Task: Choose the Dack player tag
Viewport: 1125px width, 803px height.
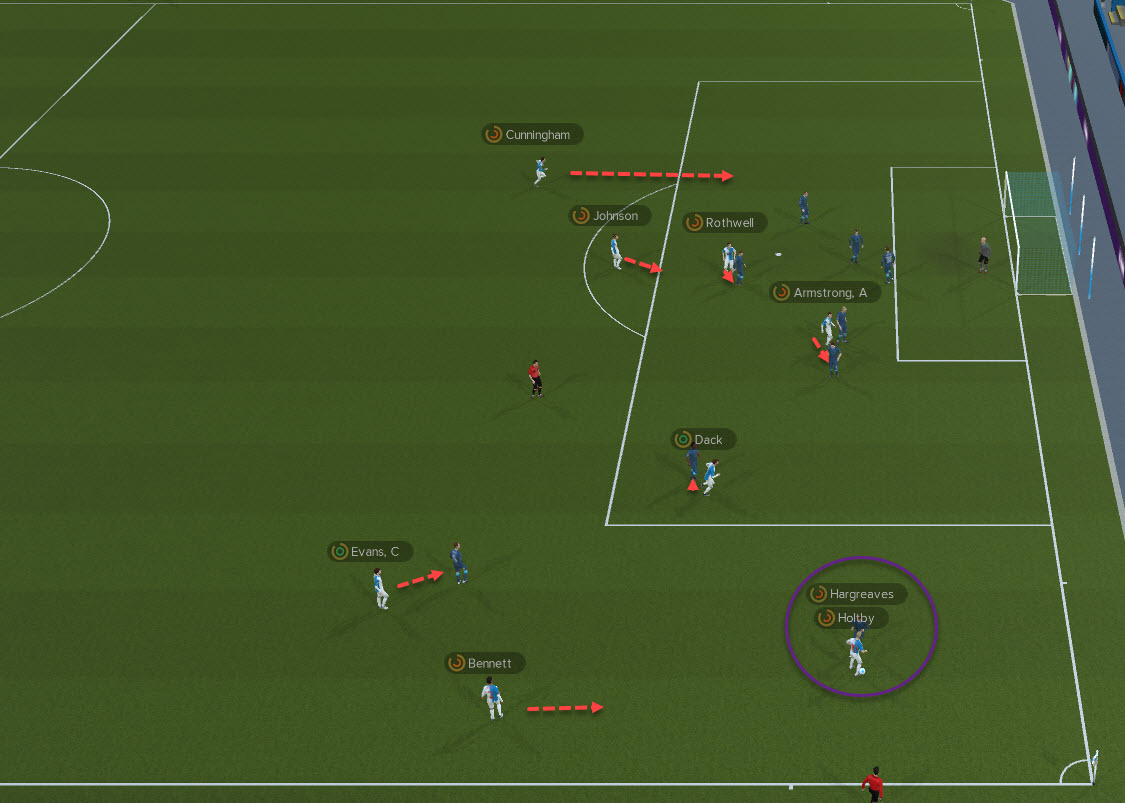Action: point(704,440)
